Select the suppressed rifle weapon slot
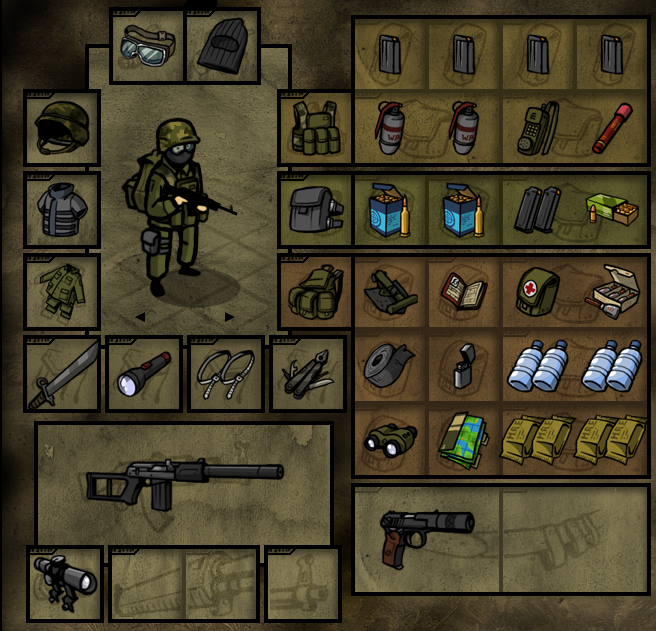This screenshot has height=631, width=656. 184,482
